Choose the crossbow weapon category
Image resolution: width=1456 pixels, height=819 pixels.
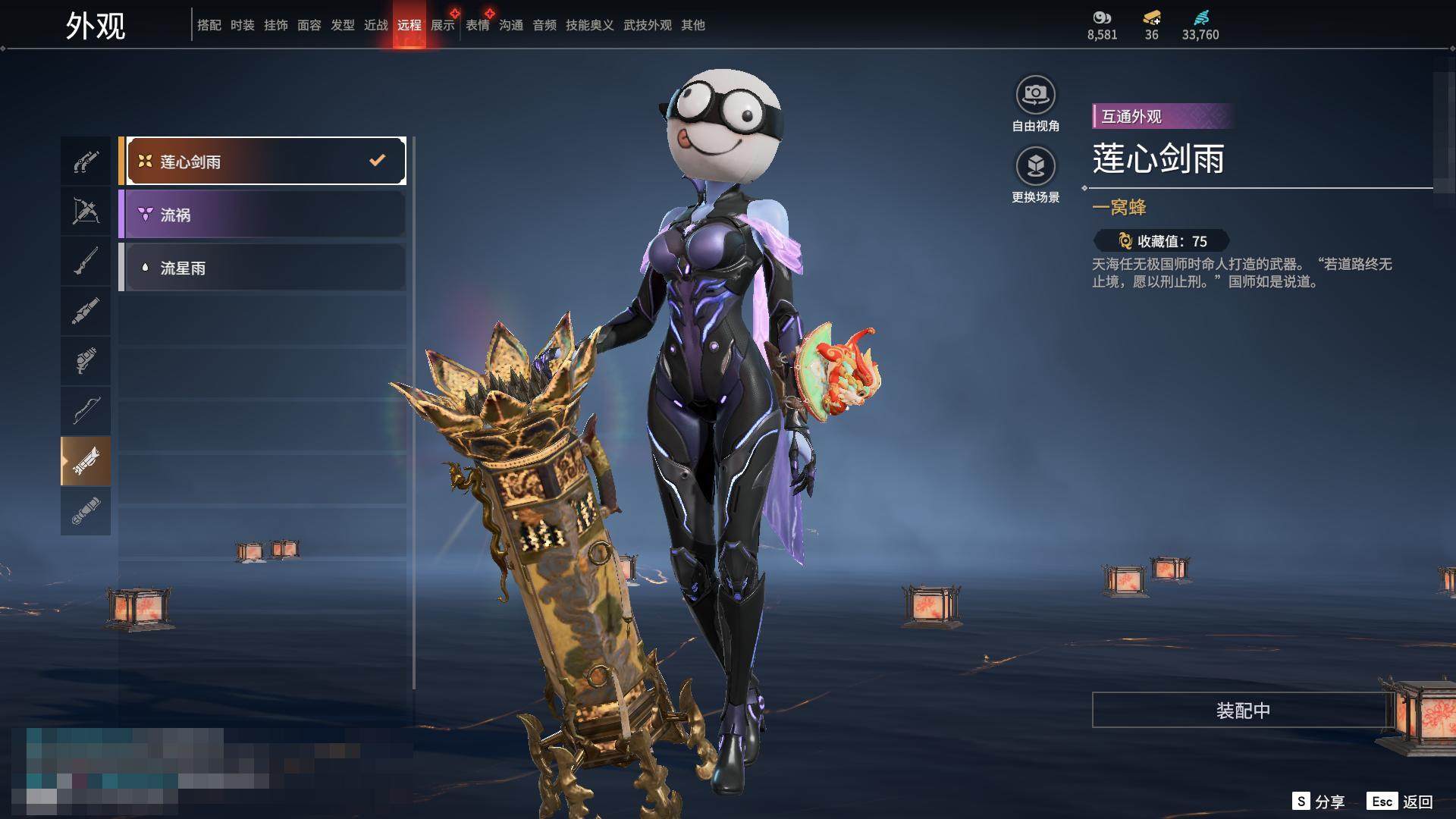point(86,211)
